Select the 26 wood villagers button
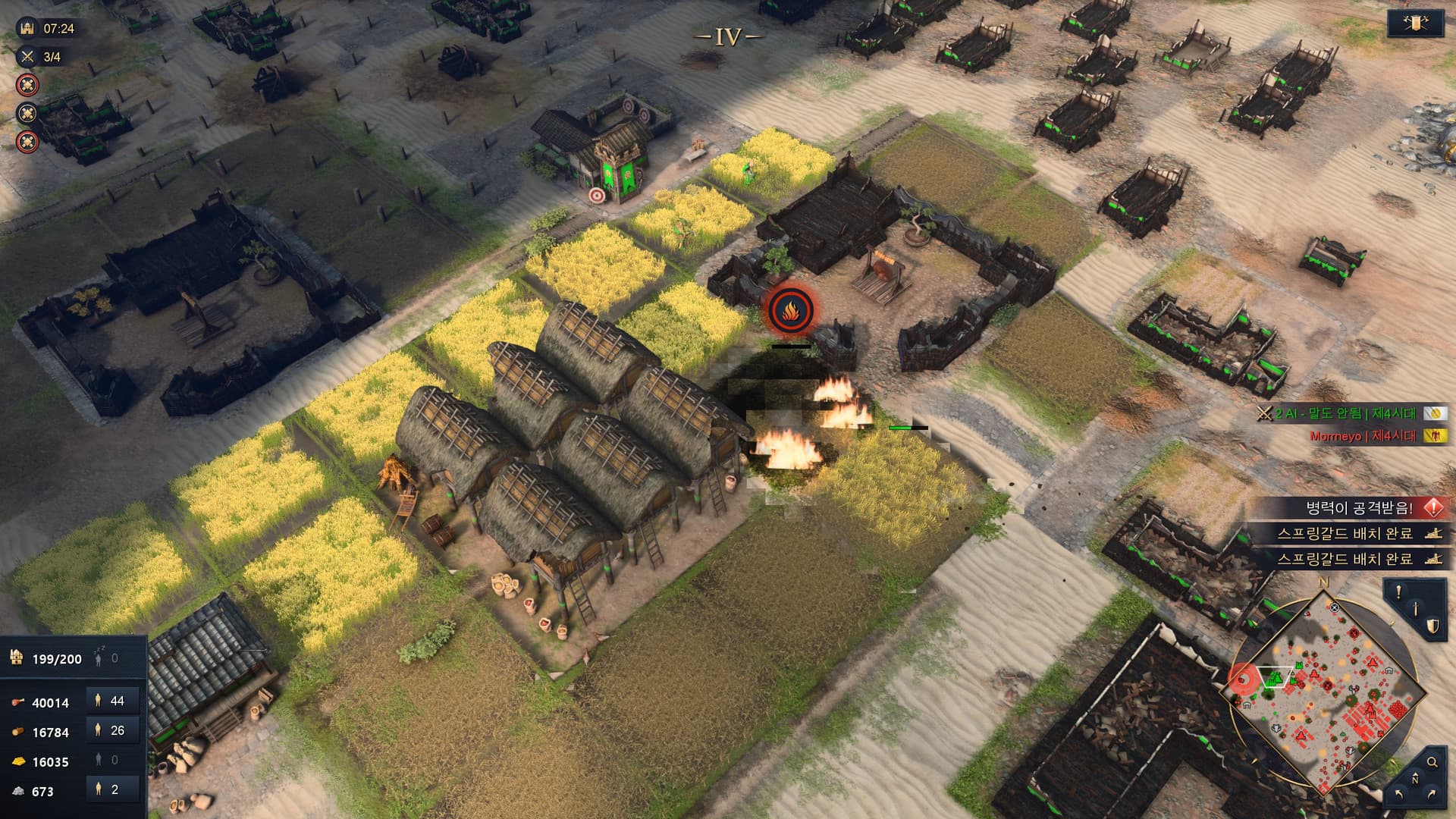1456x819 pixels. (113, 730)
